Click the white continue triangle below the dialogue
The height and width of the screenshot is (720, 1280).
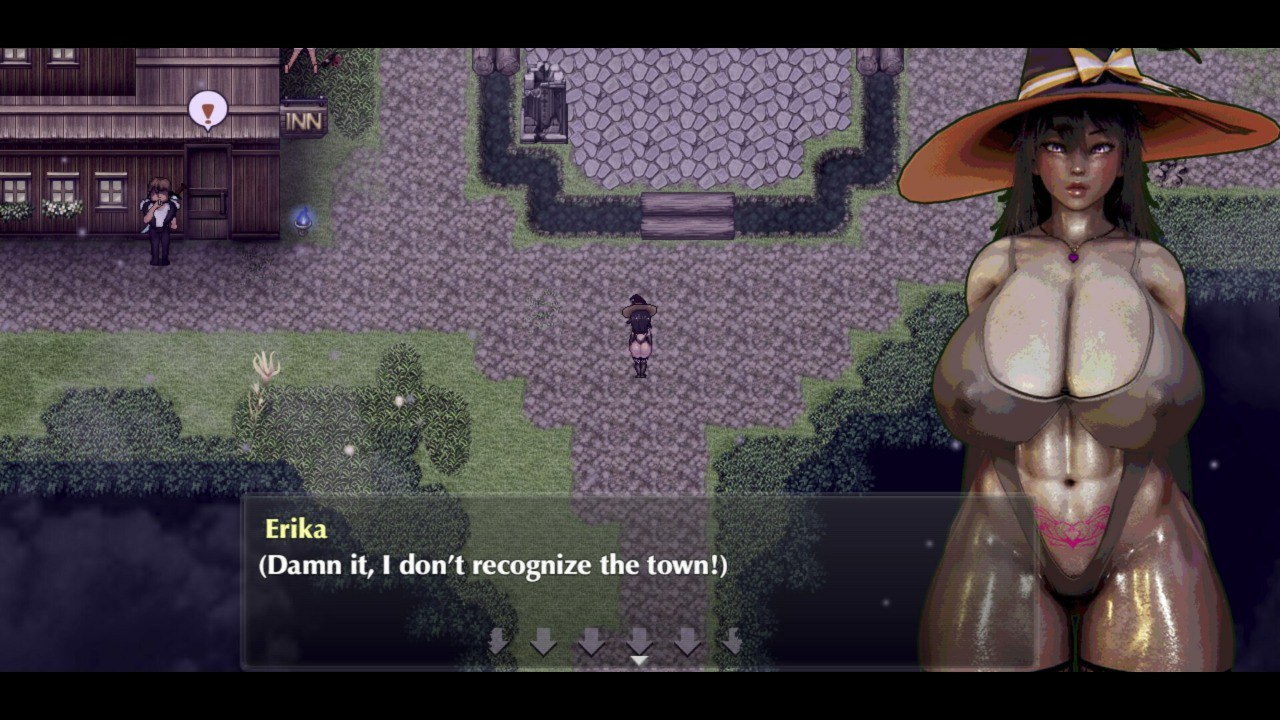(638, 661)
